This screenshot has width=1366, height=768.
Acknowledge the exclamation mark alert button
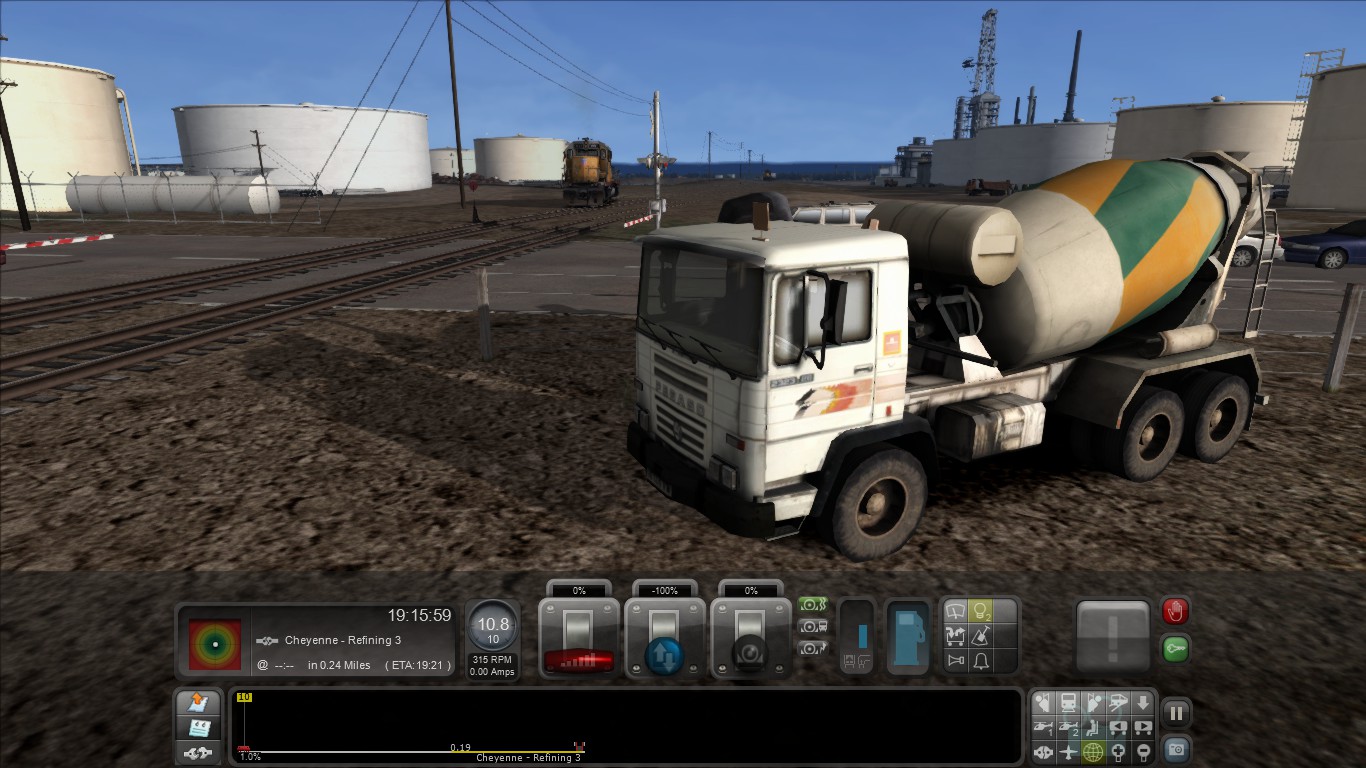pyautogui.click(x=1114, y=636)
